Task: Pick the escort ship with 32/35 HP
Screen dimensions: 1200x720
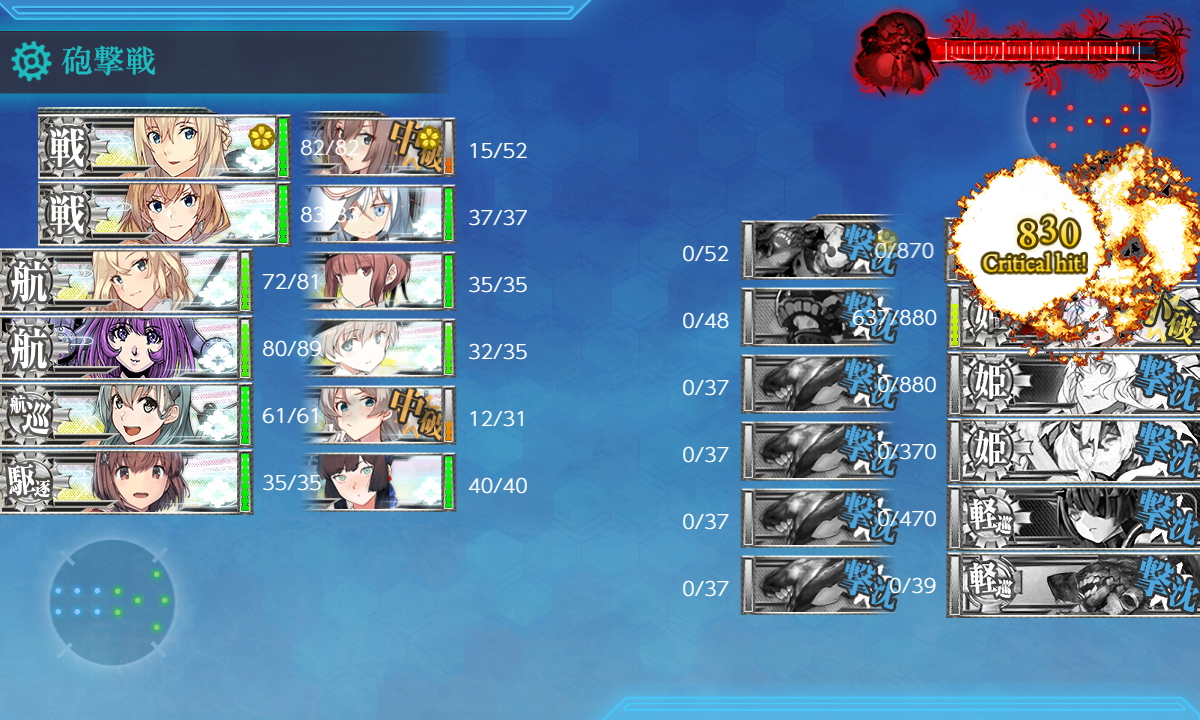Action: 380,348
